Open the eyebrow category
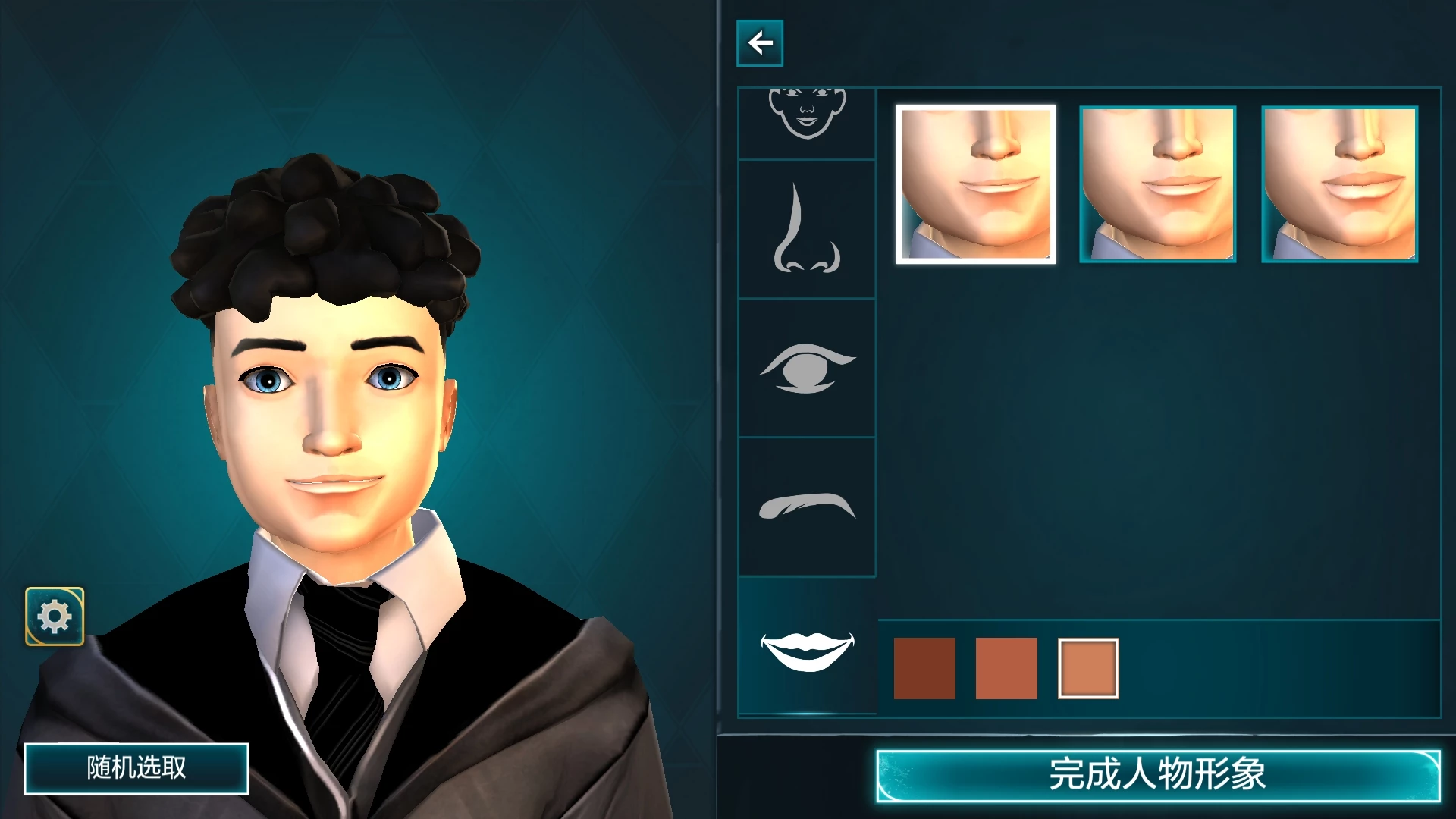1456x819 pixels. point(807,507)
